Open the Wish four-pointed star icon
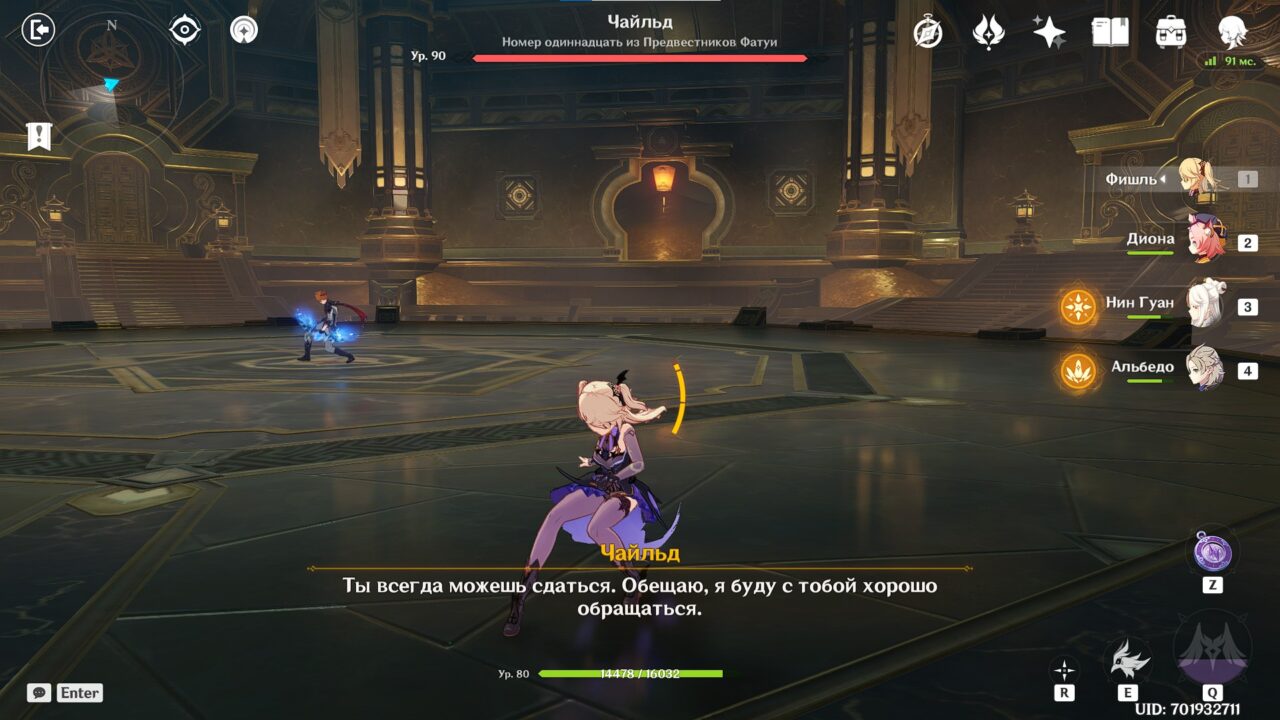Screen dimensions: 1280x720 coord(1049,32)
